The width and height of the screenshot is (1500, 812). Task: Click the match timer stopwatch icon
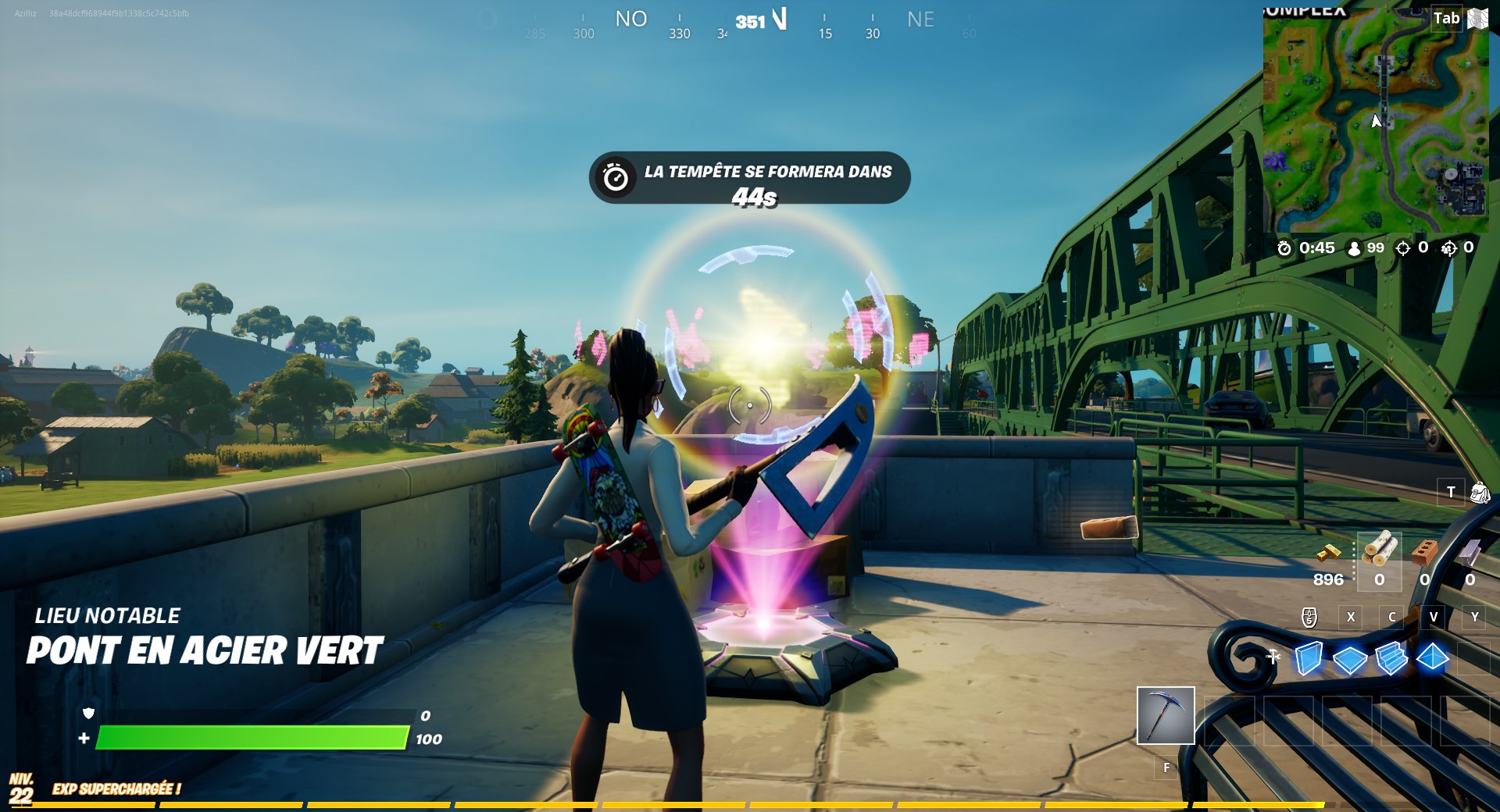(x=1284, y=249)
